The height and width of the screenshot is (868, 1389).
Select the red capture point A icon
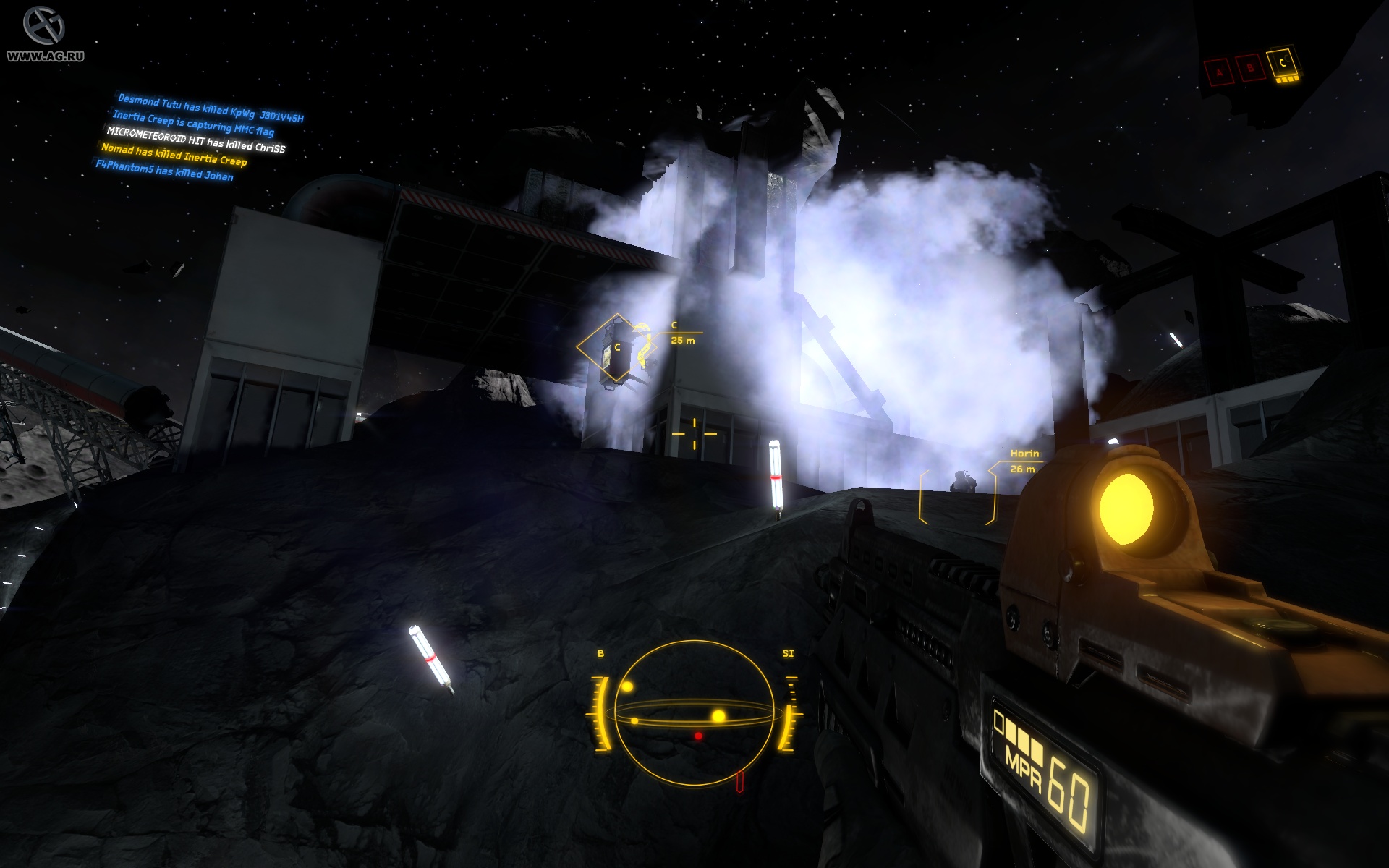coord(1218,71)
